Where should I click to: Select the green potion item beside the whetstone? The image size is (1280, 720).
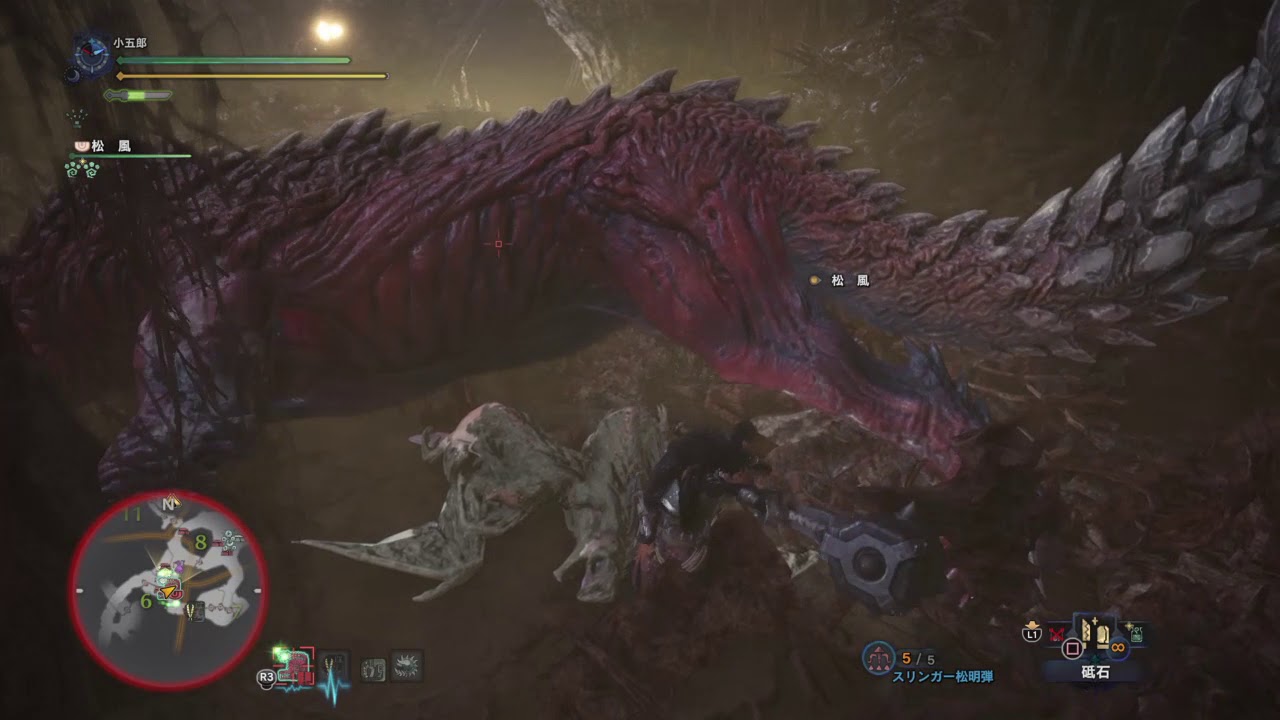point(1135,631)
